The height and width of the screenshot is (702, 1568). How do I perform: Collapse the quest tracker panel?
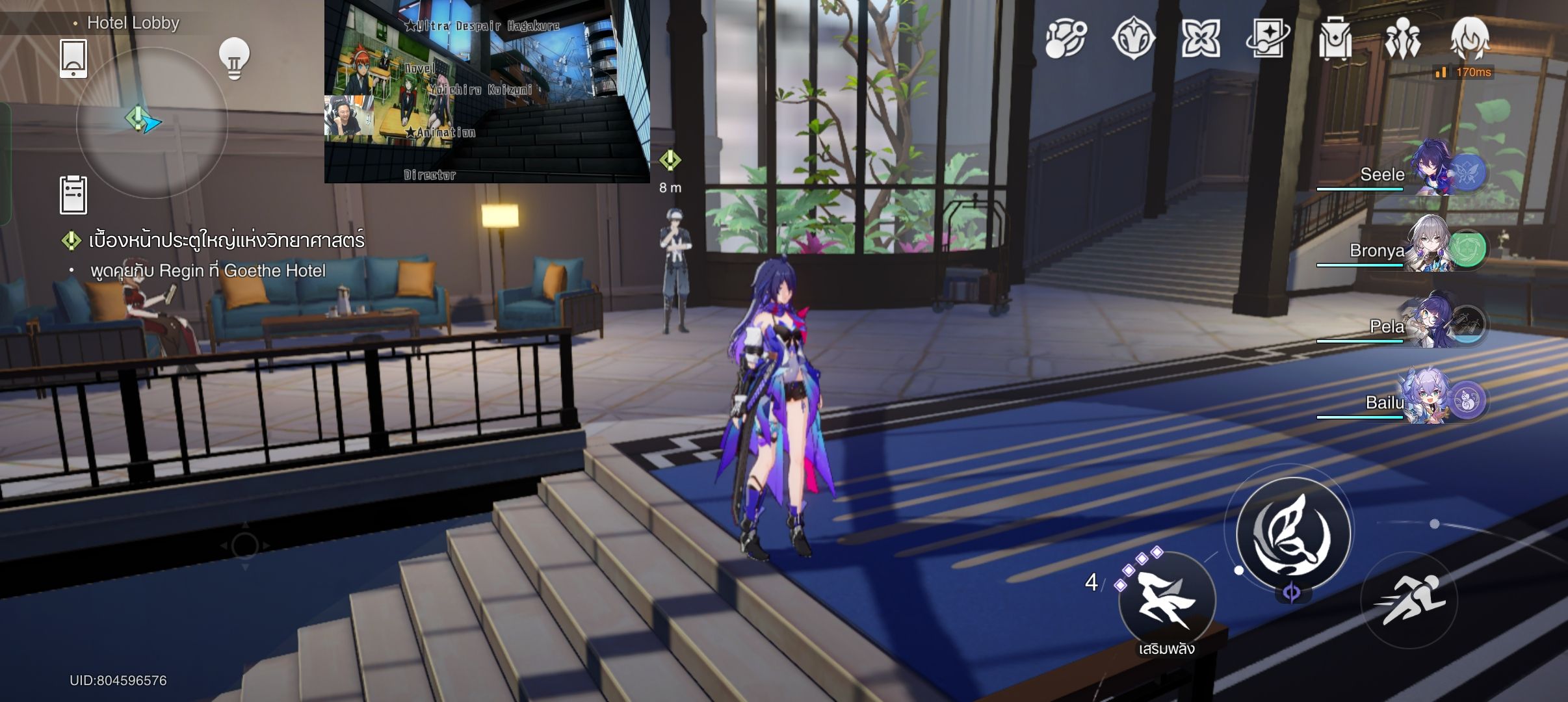pyautogui.click(x=72, y=240)
